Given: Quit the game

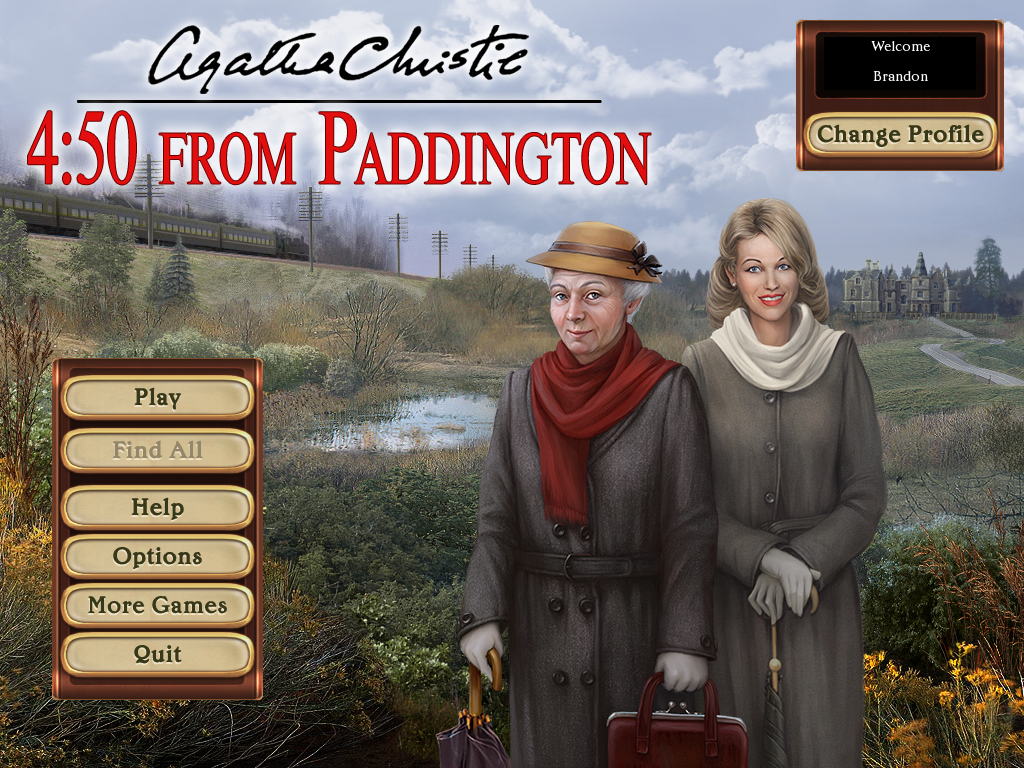Looking at the screenshot, I should (157, 654).
